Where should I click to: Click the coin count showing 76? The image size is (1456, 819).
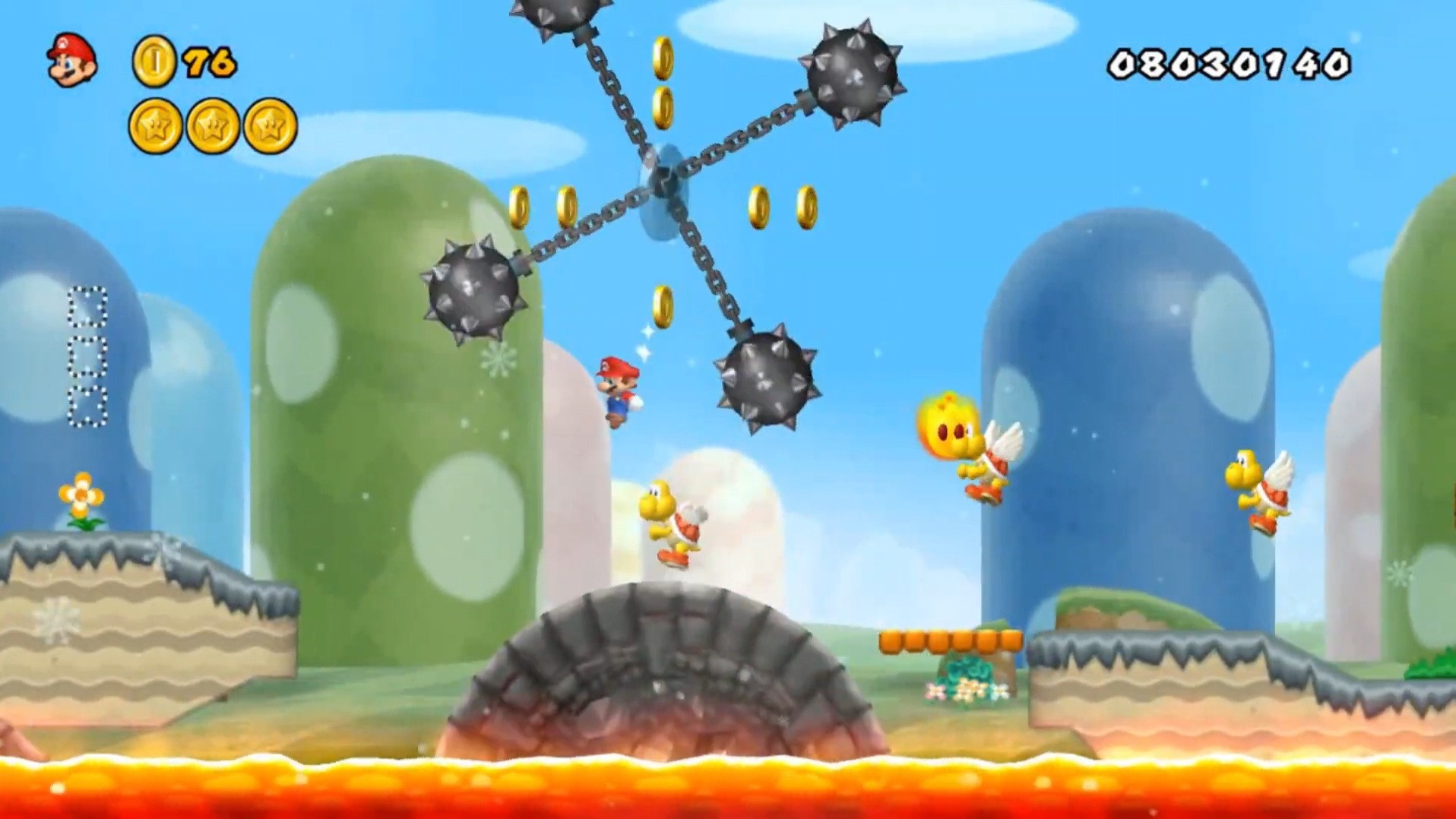209,61
